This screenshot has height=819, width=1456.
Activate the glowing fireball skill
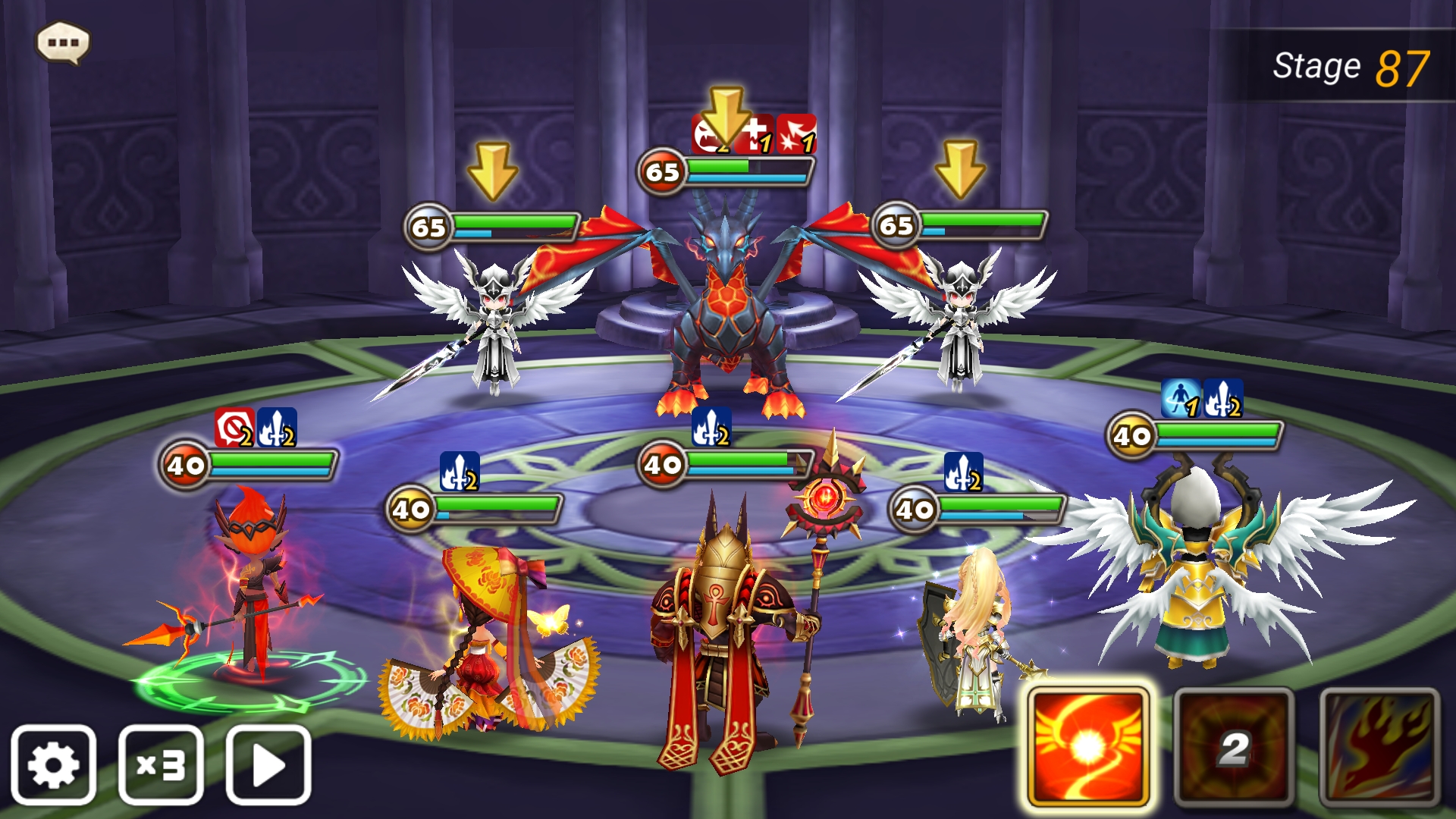point(1088,748)
